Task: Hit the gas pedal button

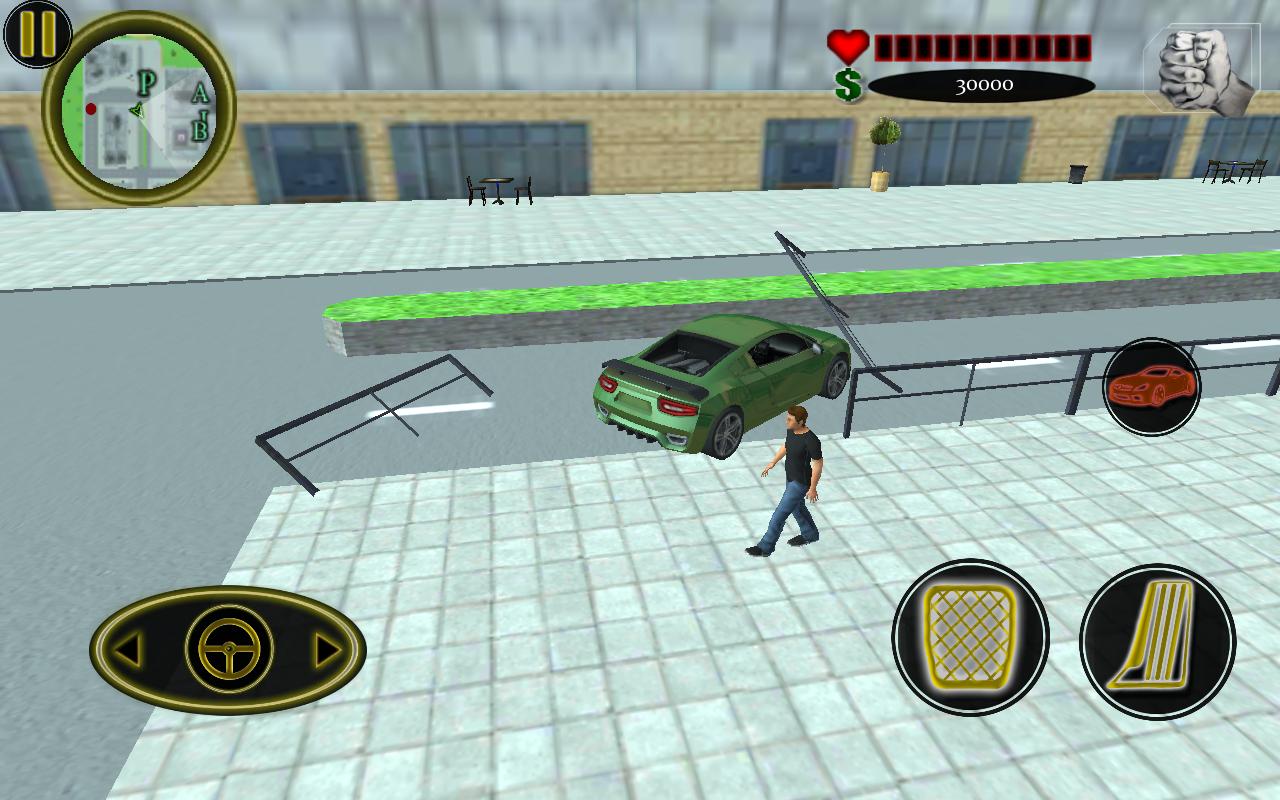Action: tap(1157, 640)
